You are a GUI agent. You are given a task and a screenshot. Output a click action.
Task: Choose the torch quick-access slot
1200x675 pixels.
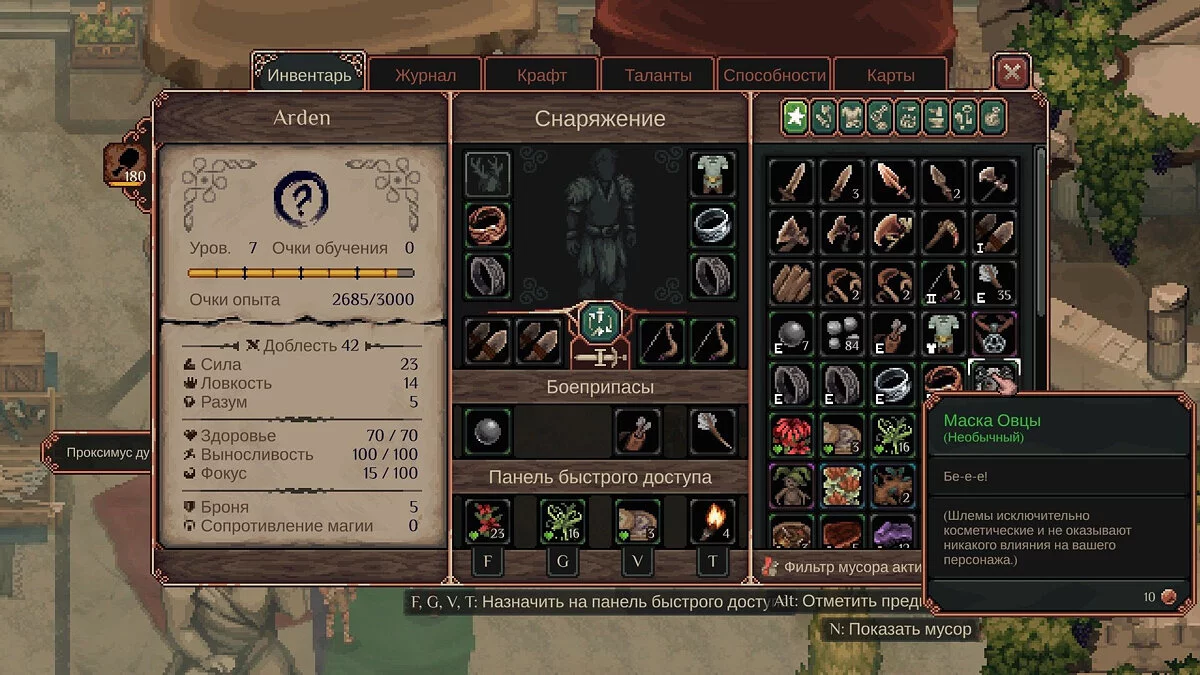[713, 521]
